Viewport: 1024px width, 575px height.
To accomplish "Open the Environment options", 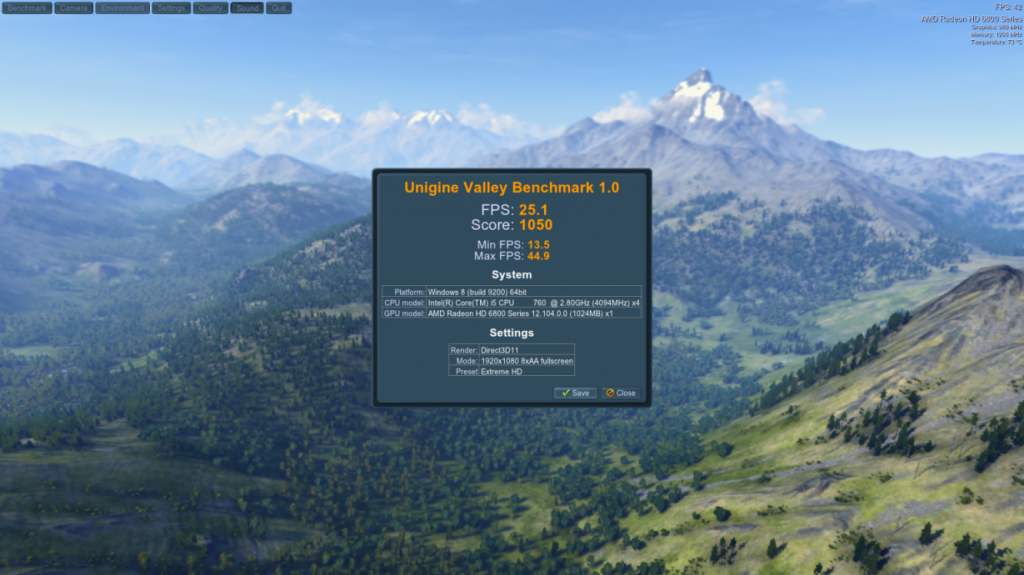I will click(123, 8).
